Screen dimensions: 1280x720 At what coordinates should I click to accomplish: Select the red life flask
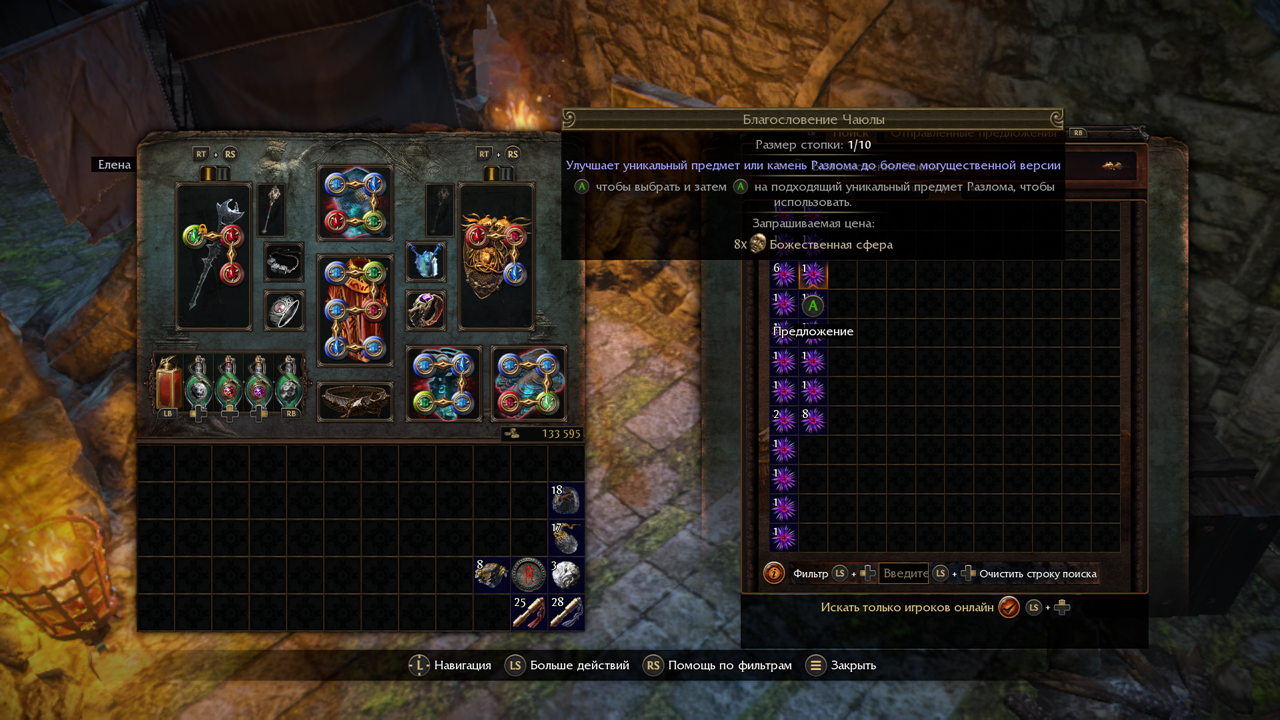[x=169, y=382]
